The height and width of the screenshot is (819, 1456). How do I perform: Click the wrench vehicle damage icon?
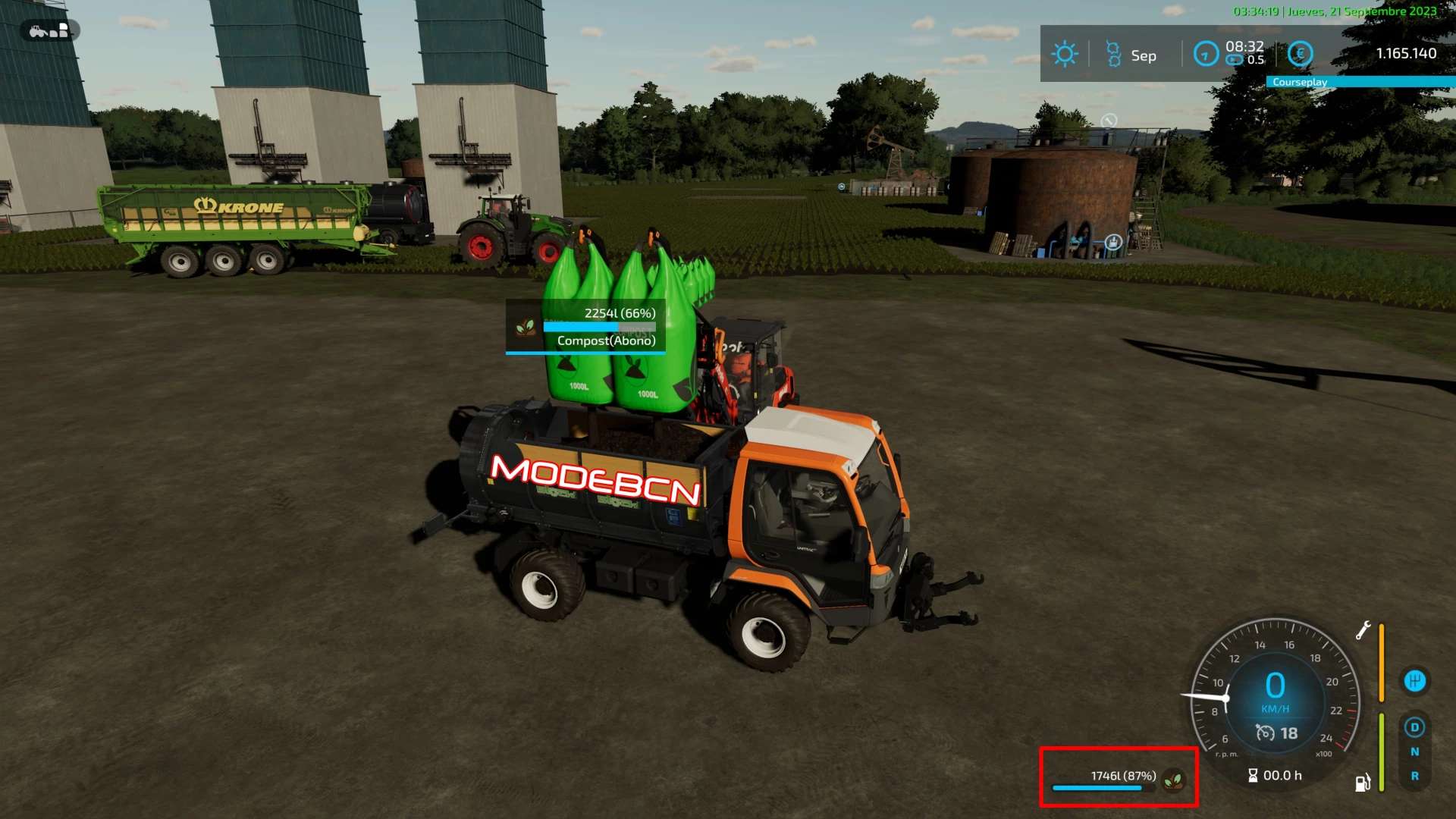pyautogui.click(x=1363, y=630)
